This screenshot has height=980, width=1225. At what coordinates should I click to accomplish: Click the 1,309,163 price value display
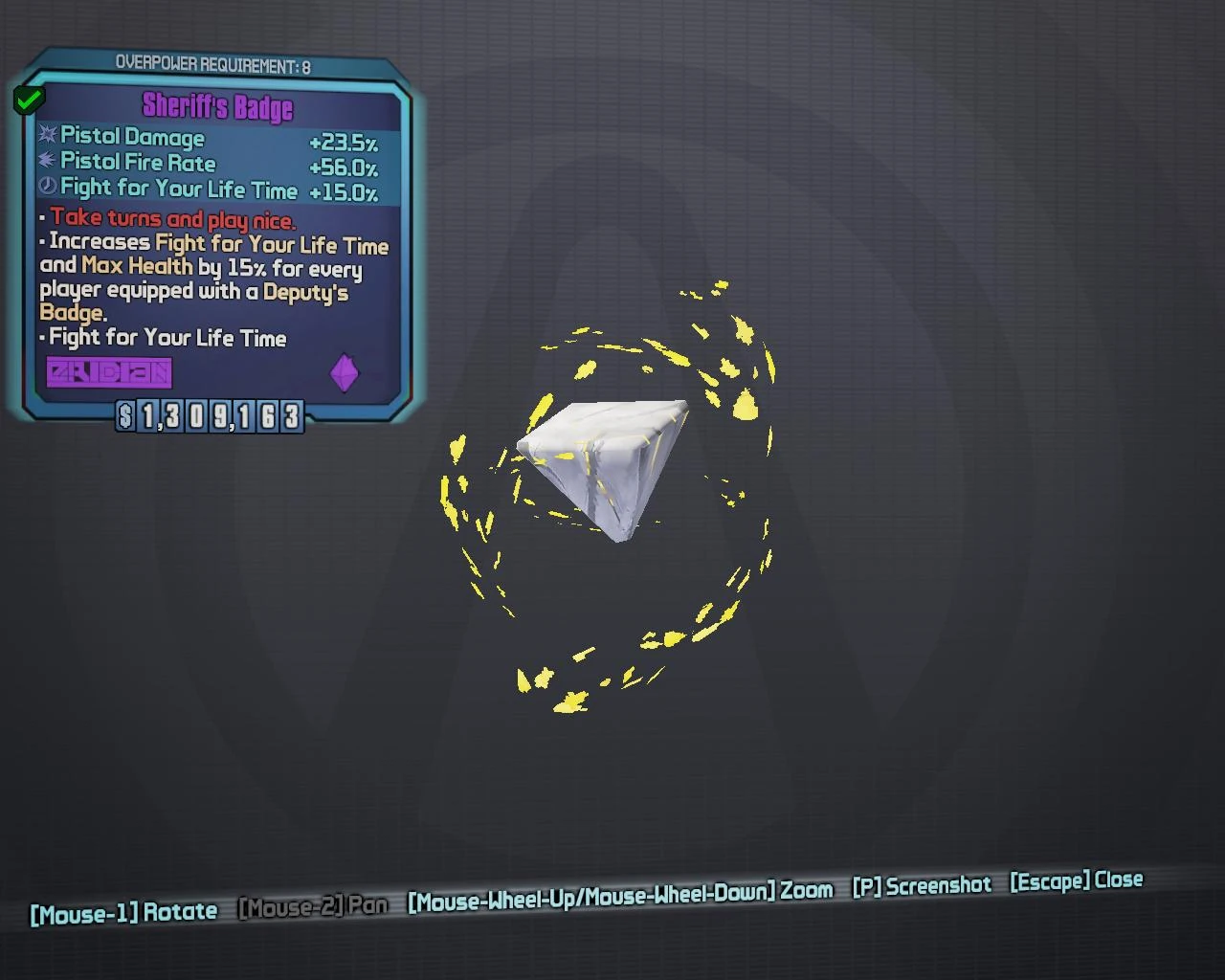tap(218, 418)
